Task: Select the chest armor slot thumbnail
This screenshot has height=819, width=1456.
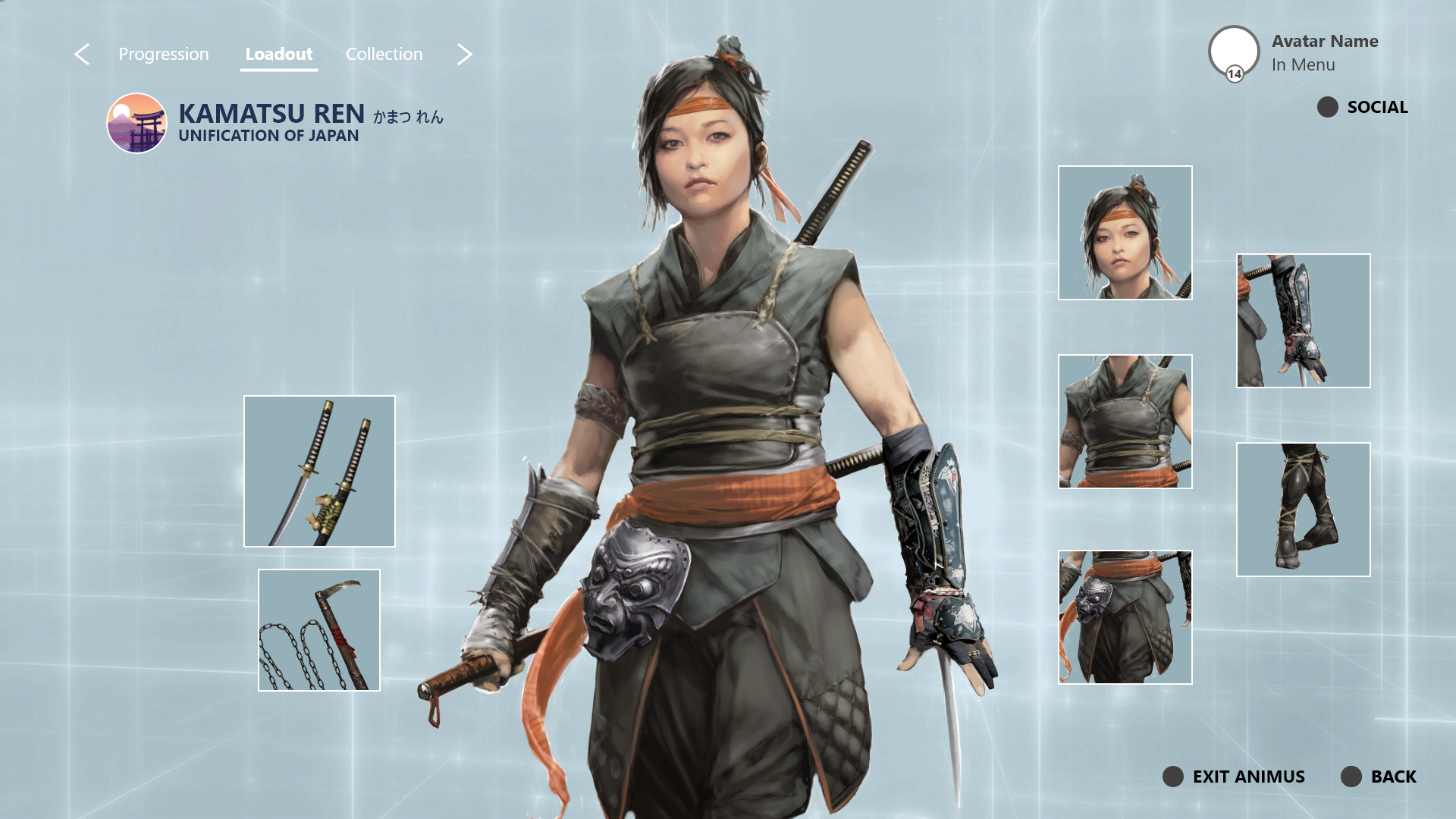Action: point(1125,422)
